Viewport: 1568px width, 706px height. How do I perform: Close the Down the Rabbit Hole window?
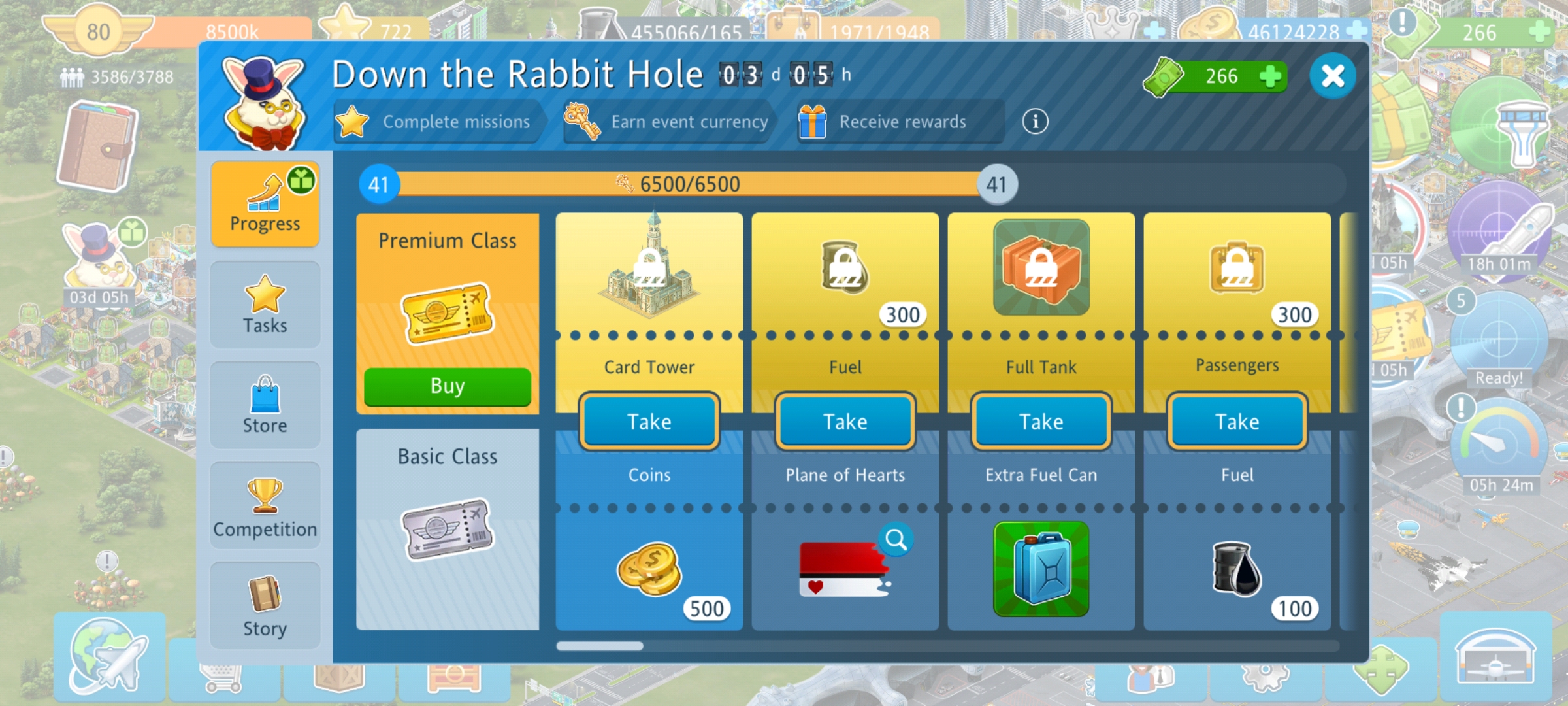point(1332,76)
